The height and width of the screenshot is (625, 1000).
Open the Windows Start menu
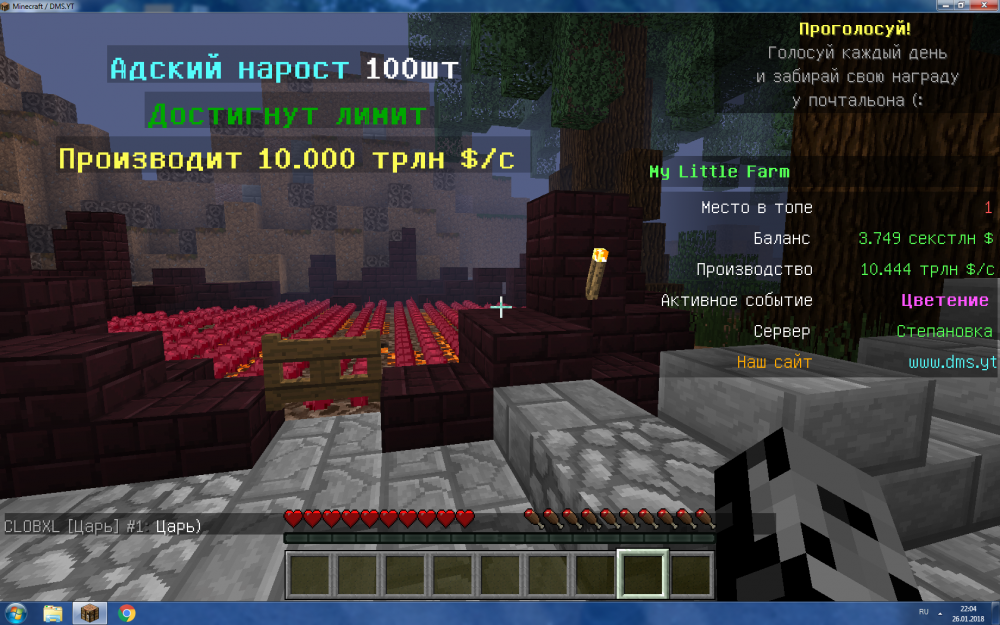coord(16,613)
